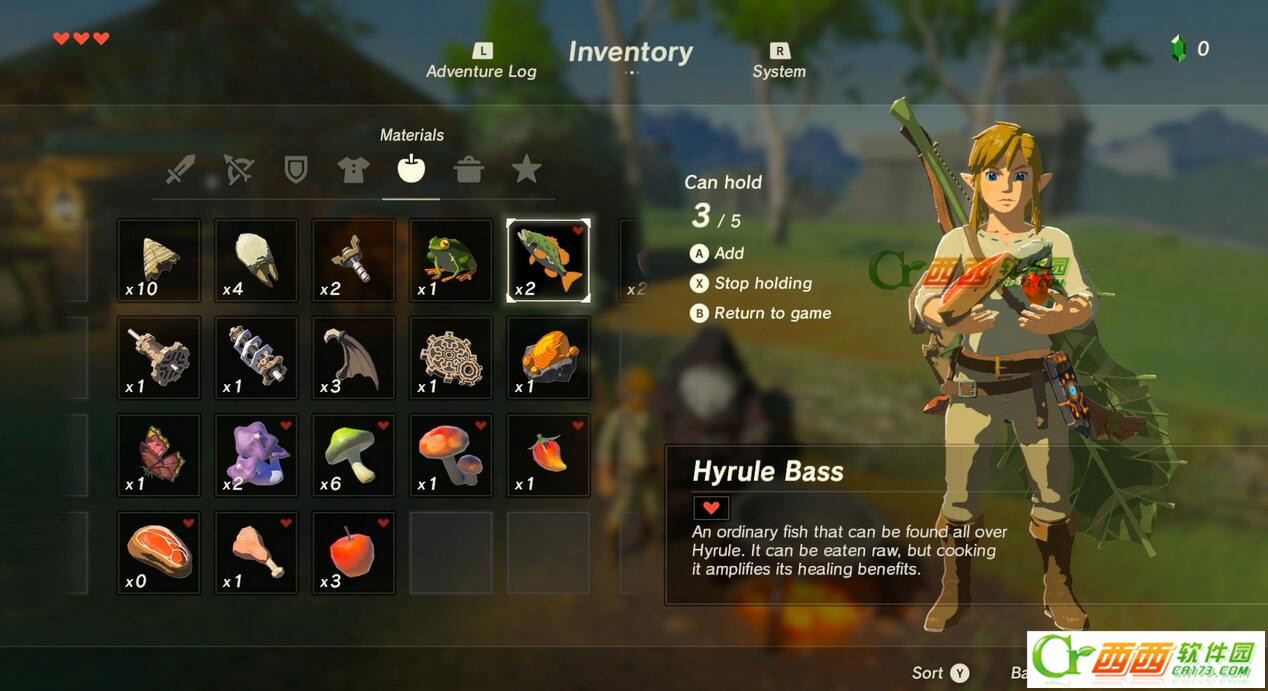Select the sword weapons category tab
Viewport: 1268px width, 691px height.
(180, 170)
